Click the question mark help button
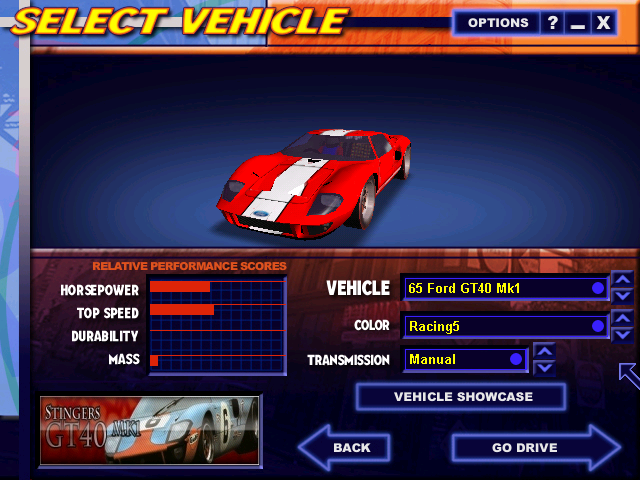Image resolution: width=640 pixels, height=480 pixels. click(553, 23)
